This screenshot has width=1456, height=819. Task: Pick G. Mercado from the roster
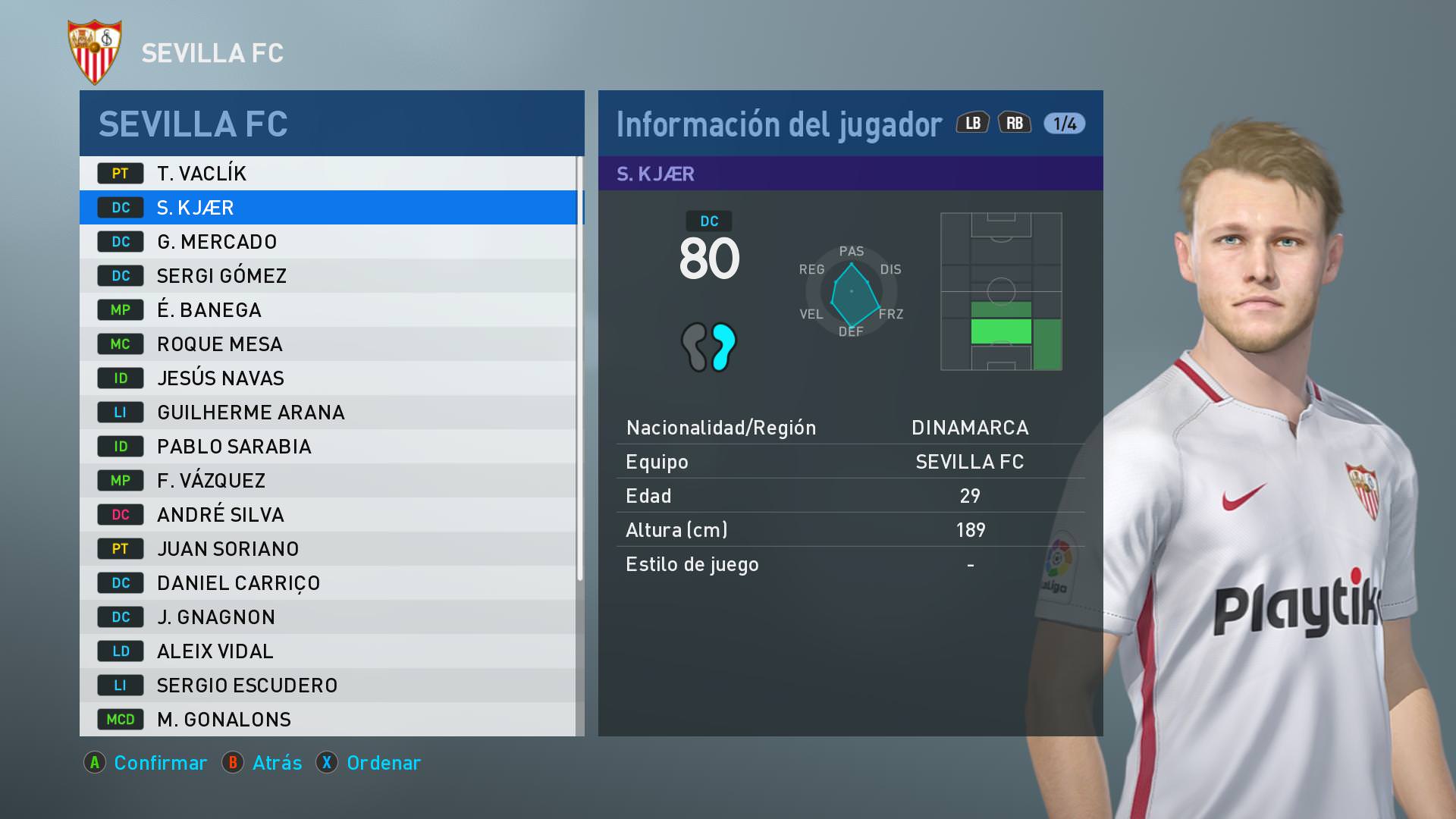coord(328,242)
